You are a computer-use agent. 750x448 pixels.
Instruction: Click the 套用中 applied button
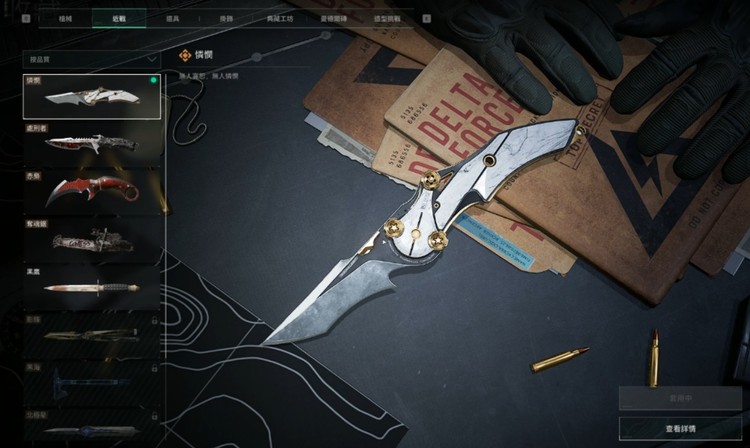[x=679, y=398]
